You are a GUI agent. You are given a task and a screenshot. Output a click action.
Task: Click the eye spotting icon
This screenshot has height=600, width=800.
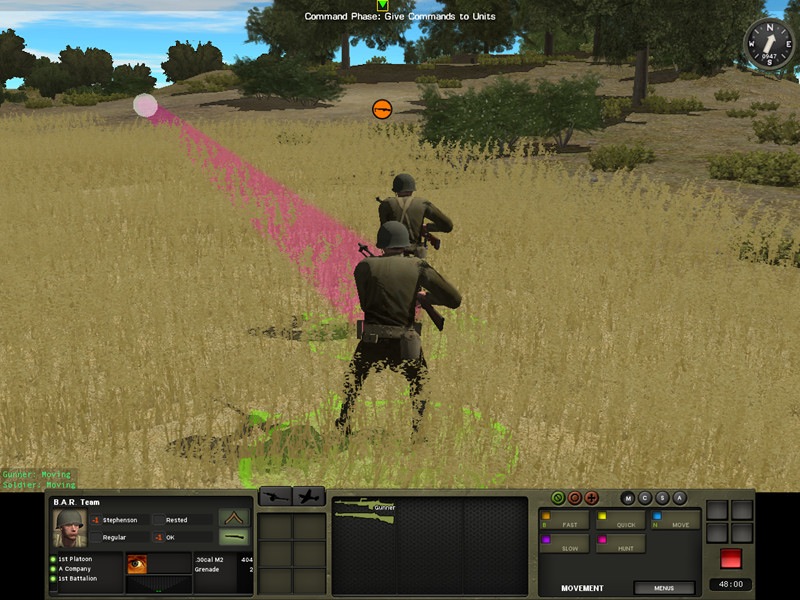(137, 564)
